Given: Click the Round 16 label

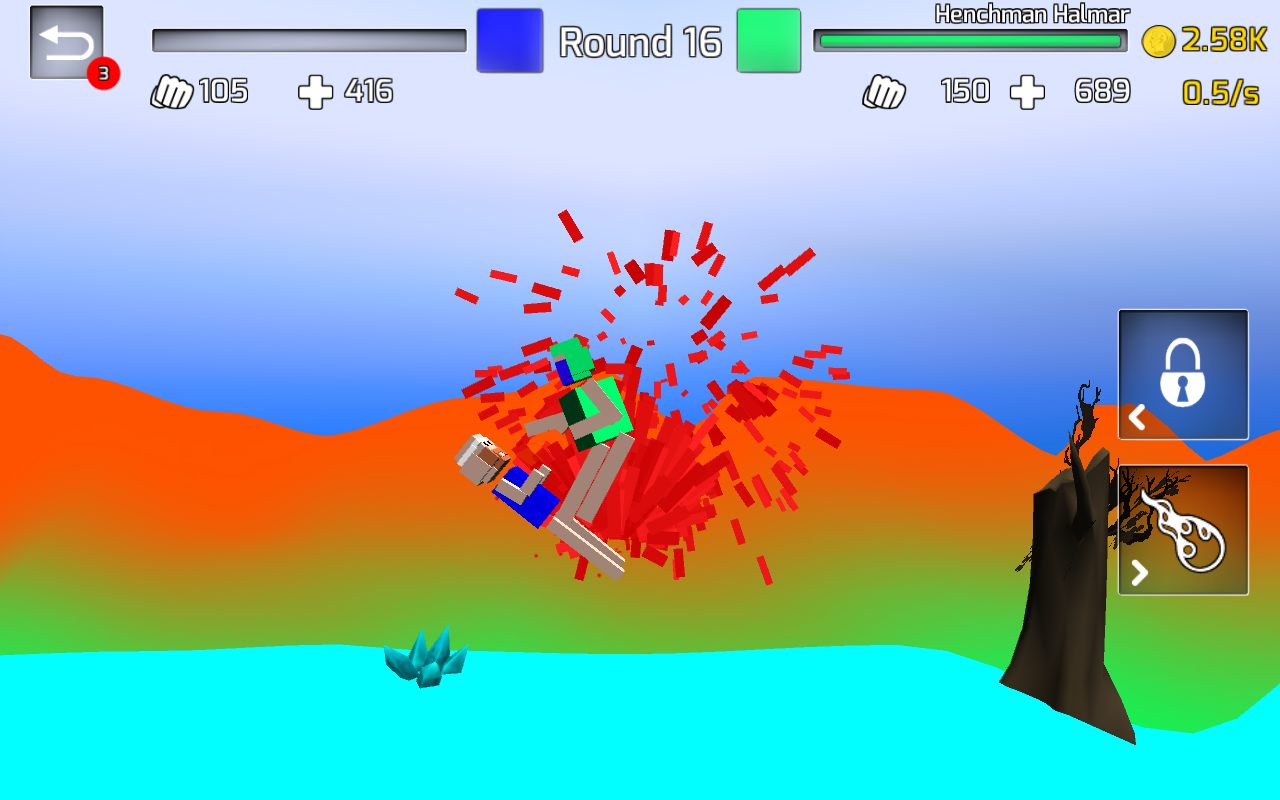Looking at the screenshot, I should 640,42.
